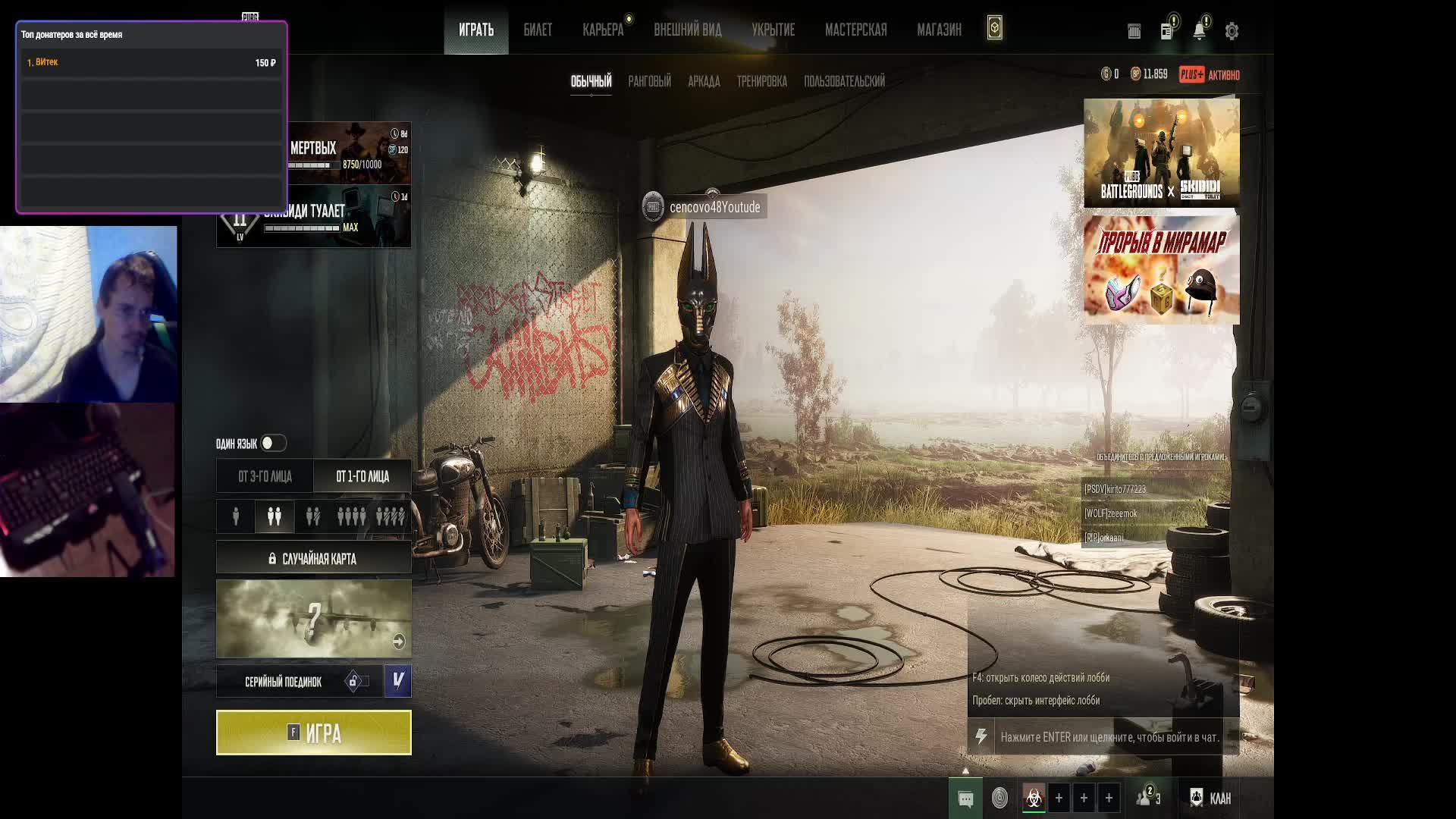Open the Battlegrounds x Skibidi Toilet banner
Screen dimensions: 1456x819
click(1161, 152)
